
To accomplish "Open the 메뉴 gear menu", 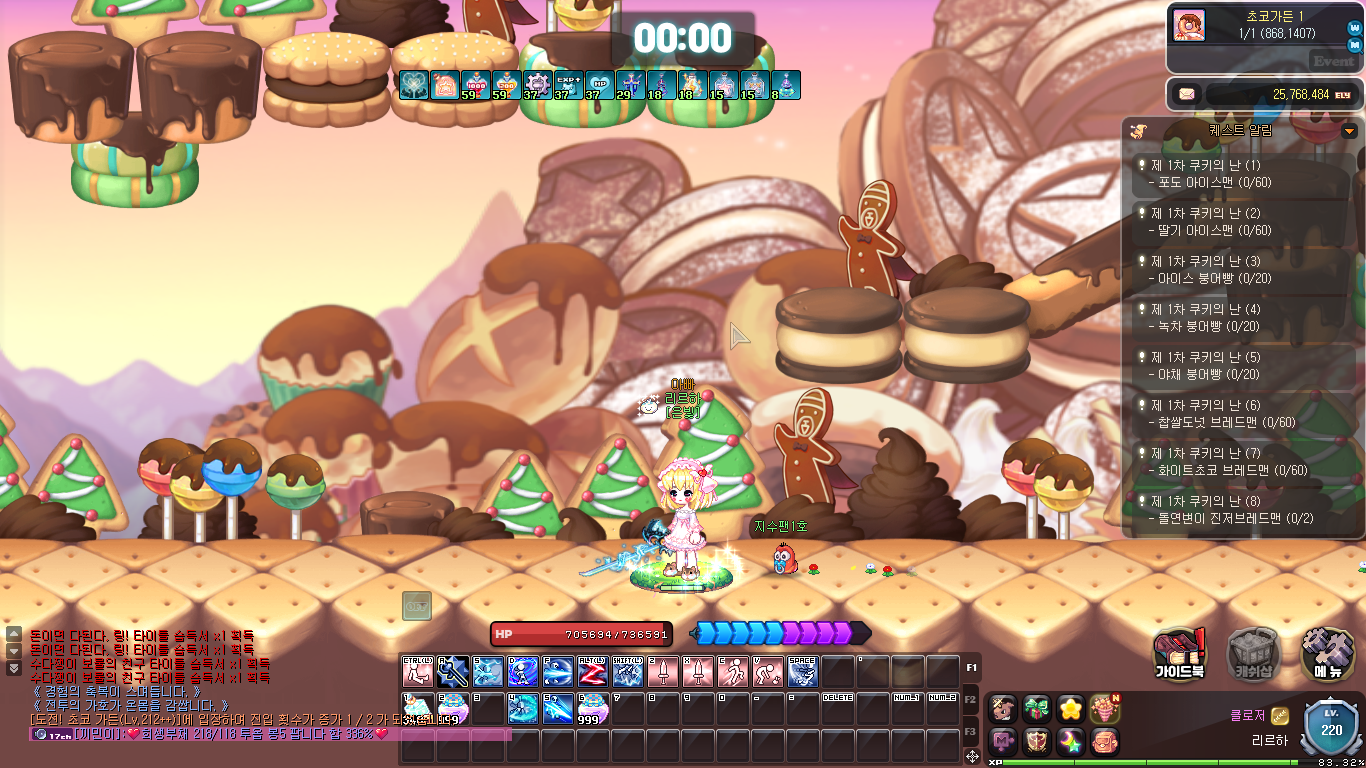I will 1328,655.
